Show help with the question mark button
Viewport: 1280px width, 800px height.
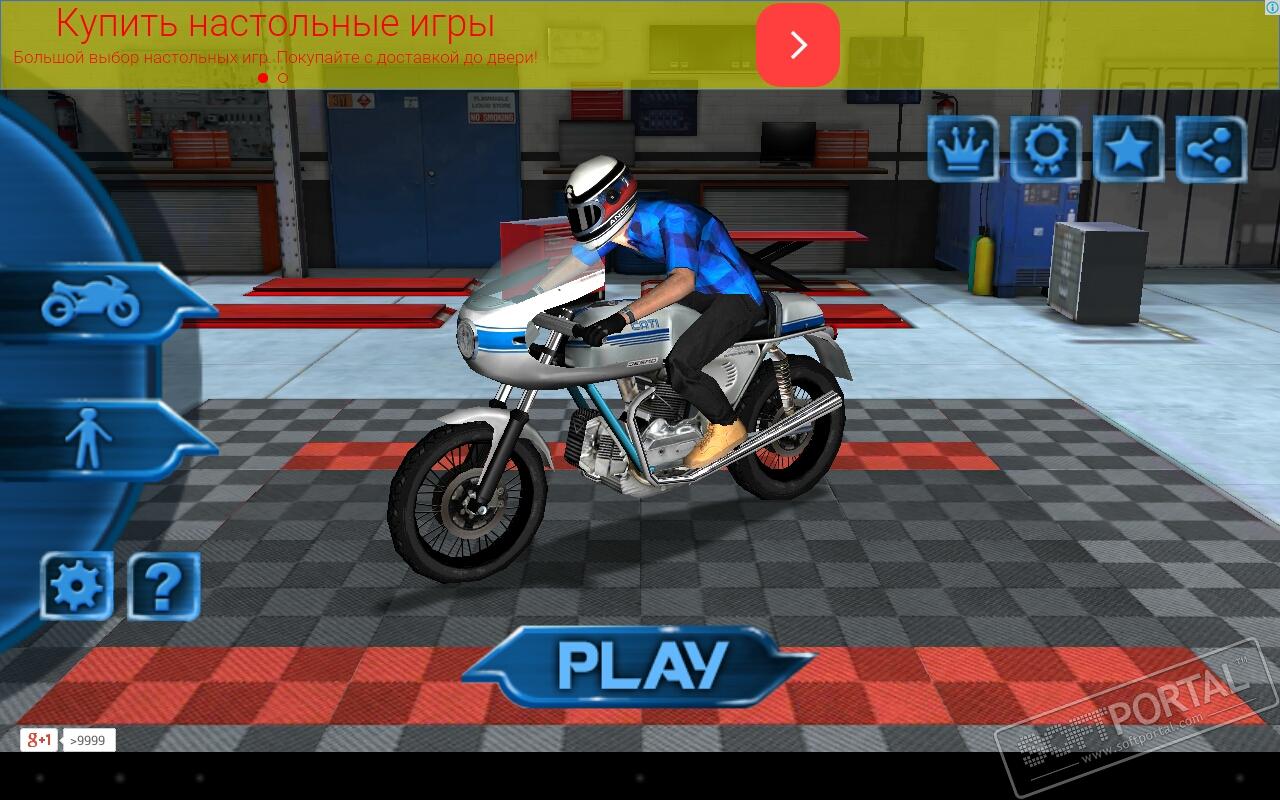coord(163,585)
